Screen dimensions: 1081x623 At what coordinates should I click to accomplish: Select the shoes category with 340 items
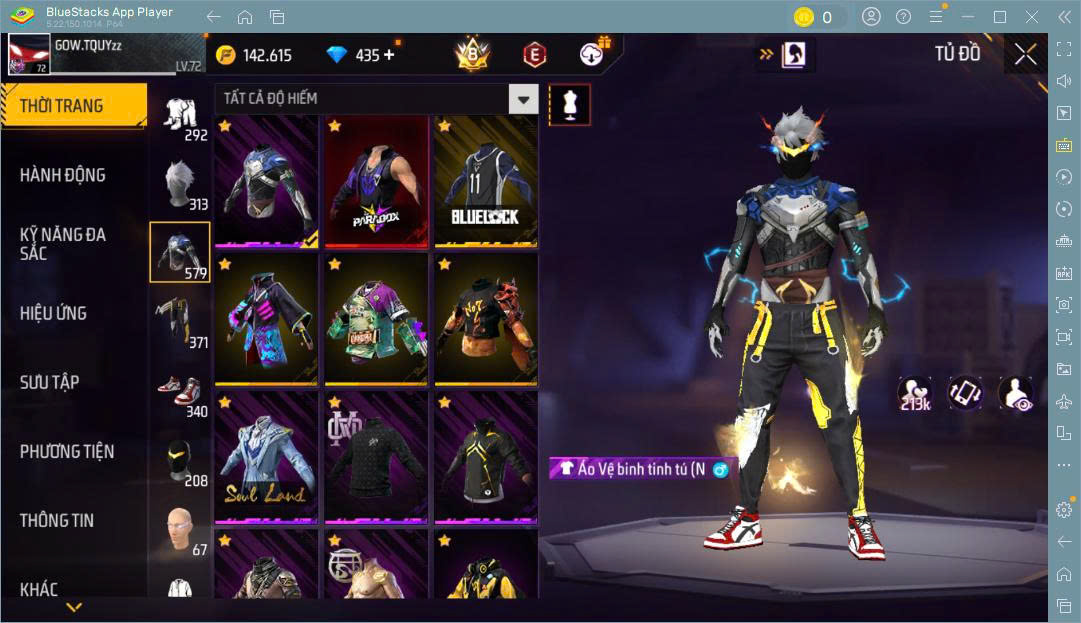(181, 393)
